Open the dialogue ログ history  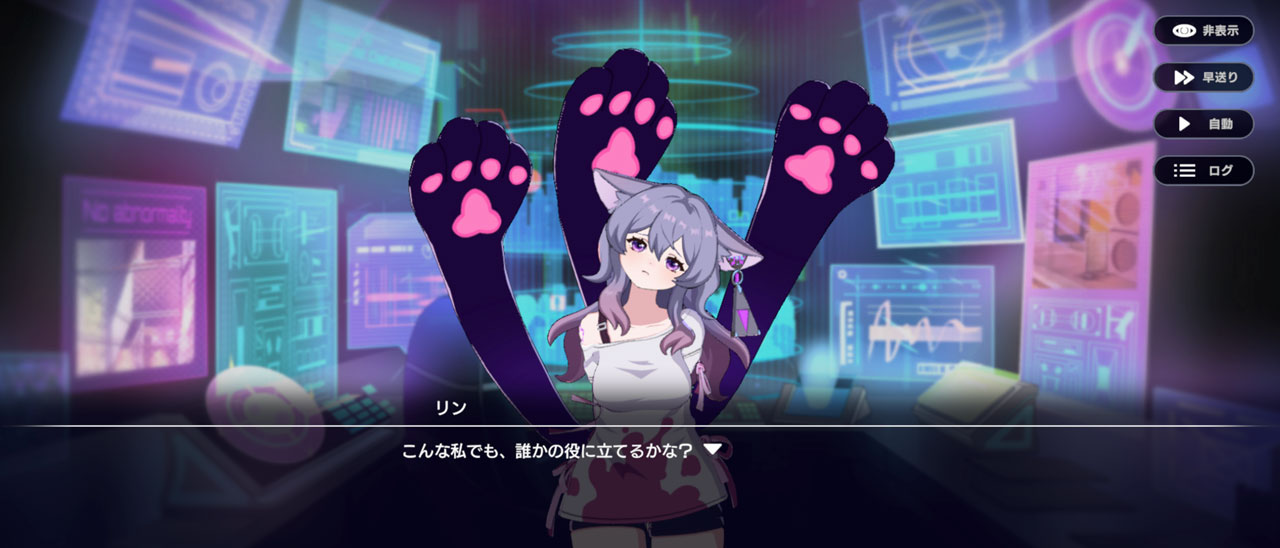point(1203,171)
